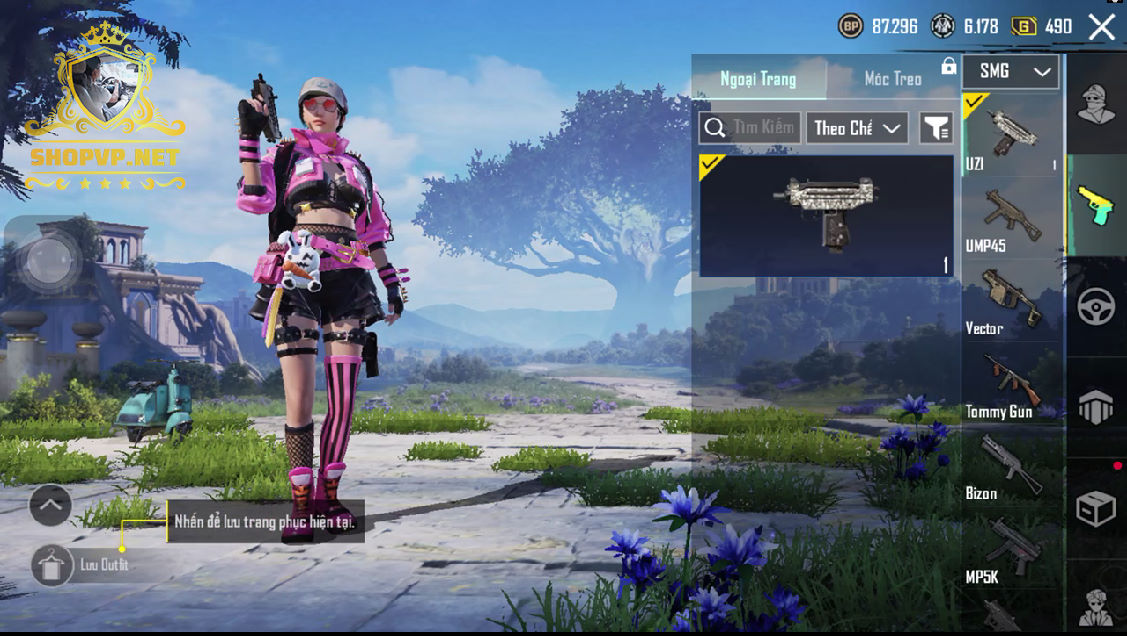This screenshot has width=1127, height=636.
Task: Choose the Tommy Gun entry
Action: coord(1011,386)
